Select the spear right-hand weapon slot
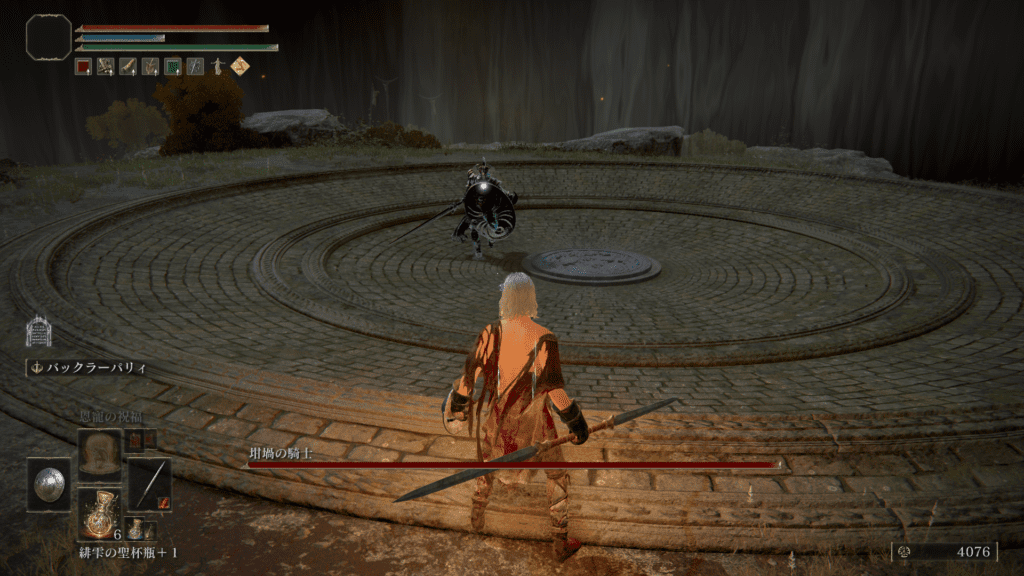Image resolution: width=1024 pixels, height=576 pixels. point(149,484)
